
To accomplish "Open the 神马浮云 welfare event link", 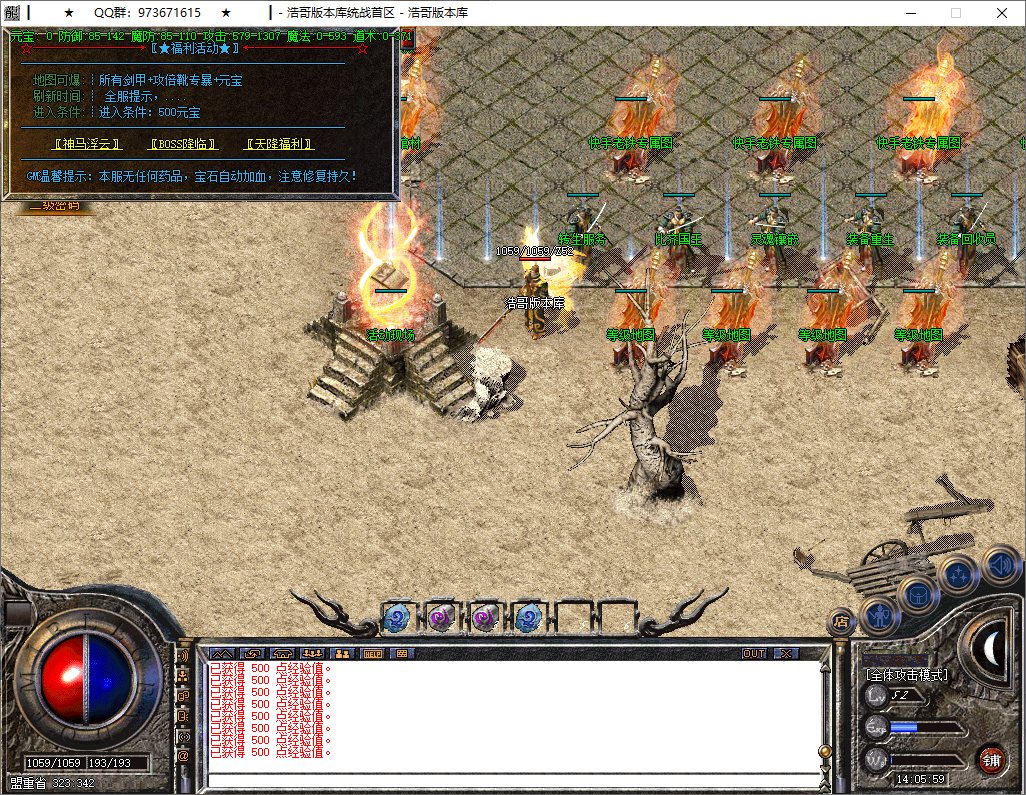I will point(87,144).
